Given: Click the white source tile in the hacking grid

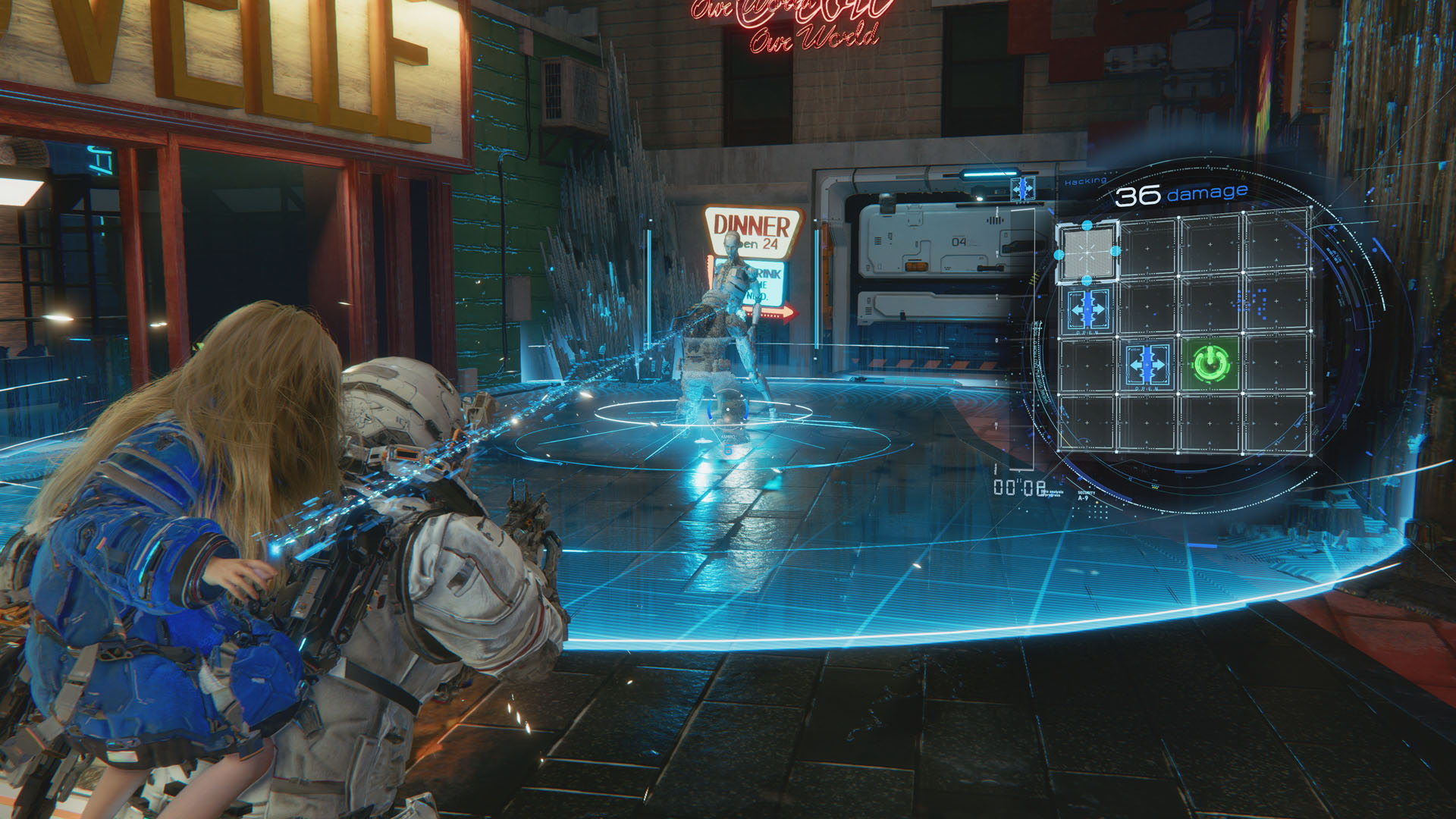Looking at the screenshot, I should coord(1087,252).
